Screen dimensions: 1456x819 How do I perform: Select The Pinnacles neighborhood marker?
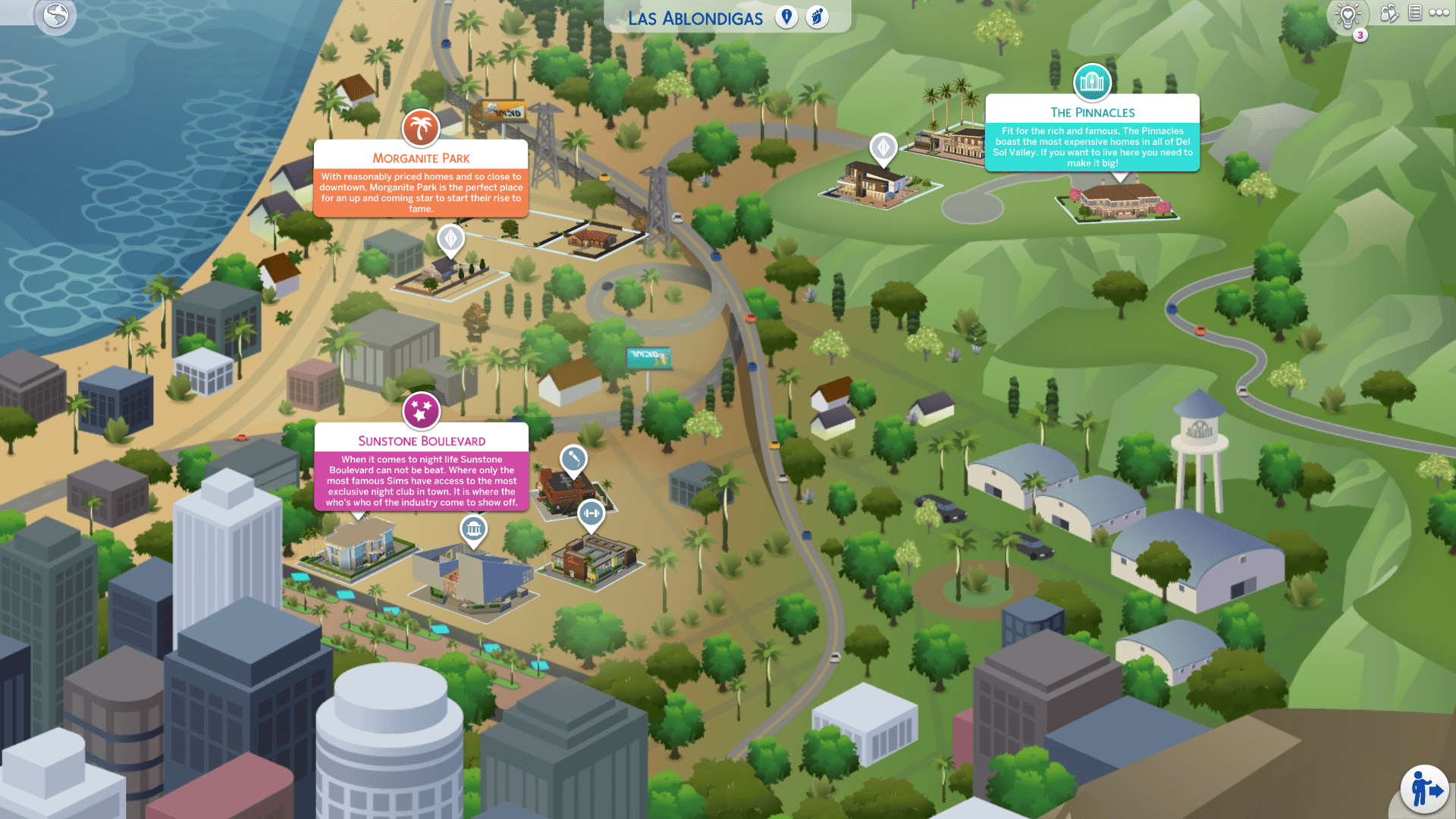pos(1092,82)
